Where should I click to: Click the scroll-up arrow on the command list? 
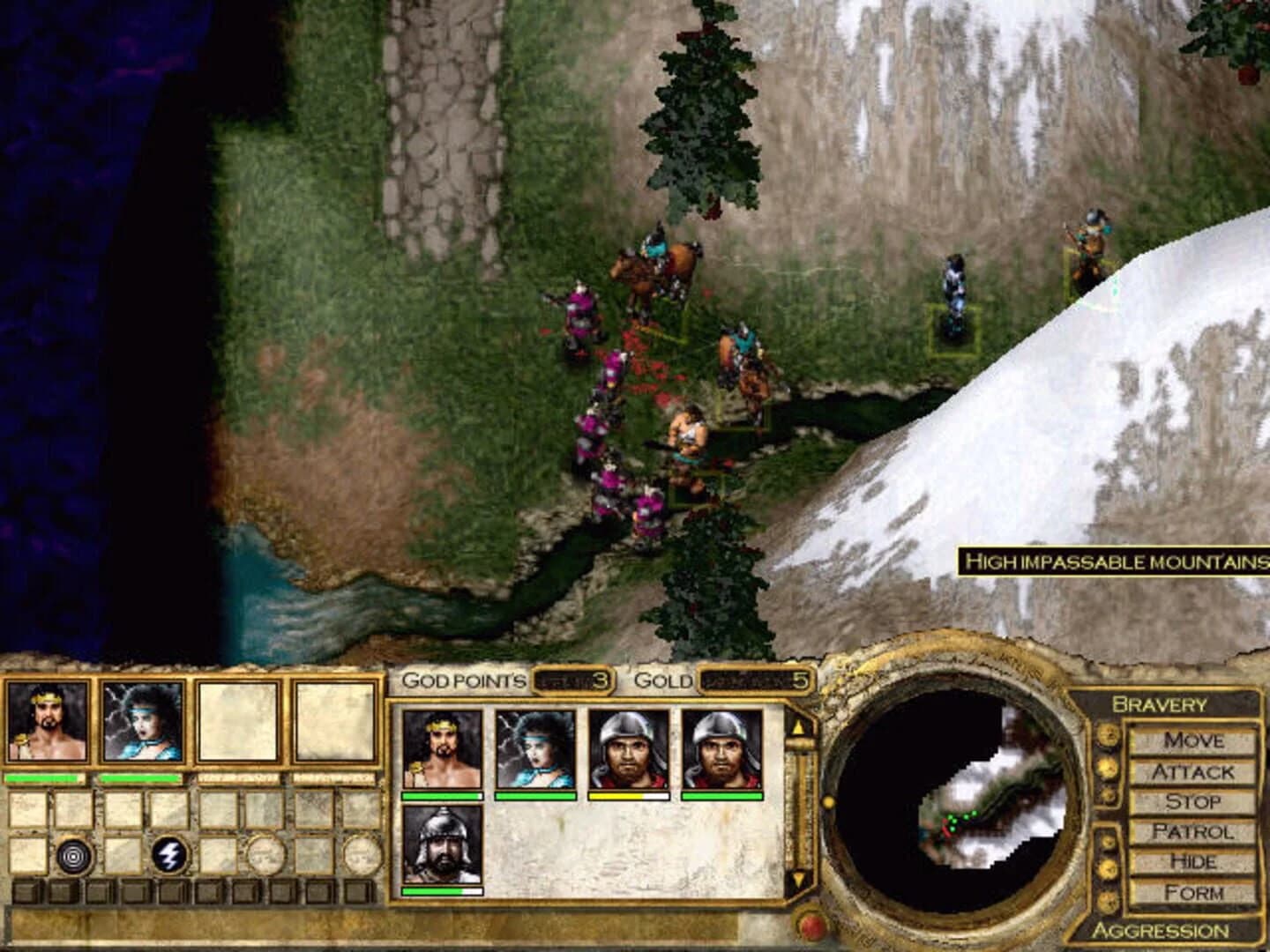coord(800,725)
